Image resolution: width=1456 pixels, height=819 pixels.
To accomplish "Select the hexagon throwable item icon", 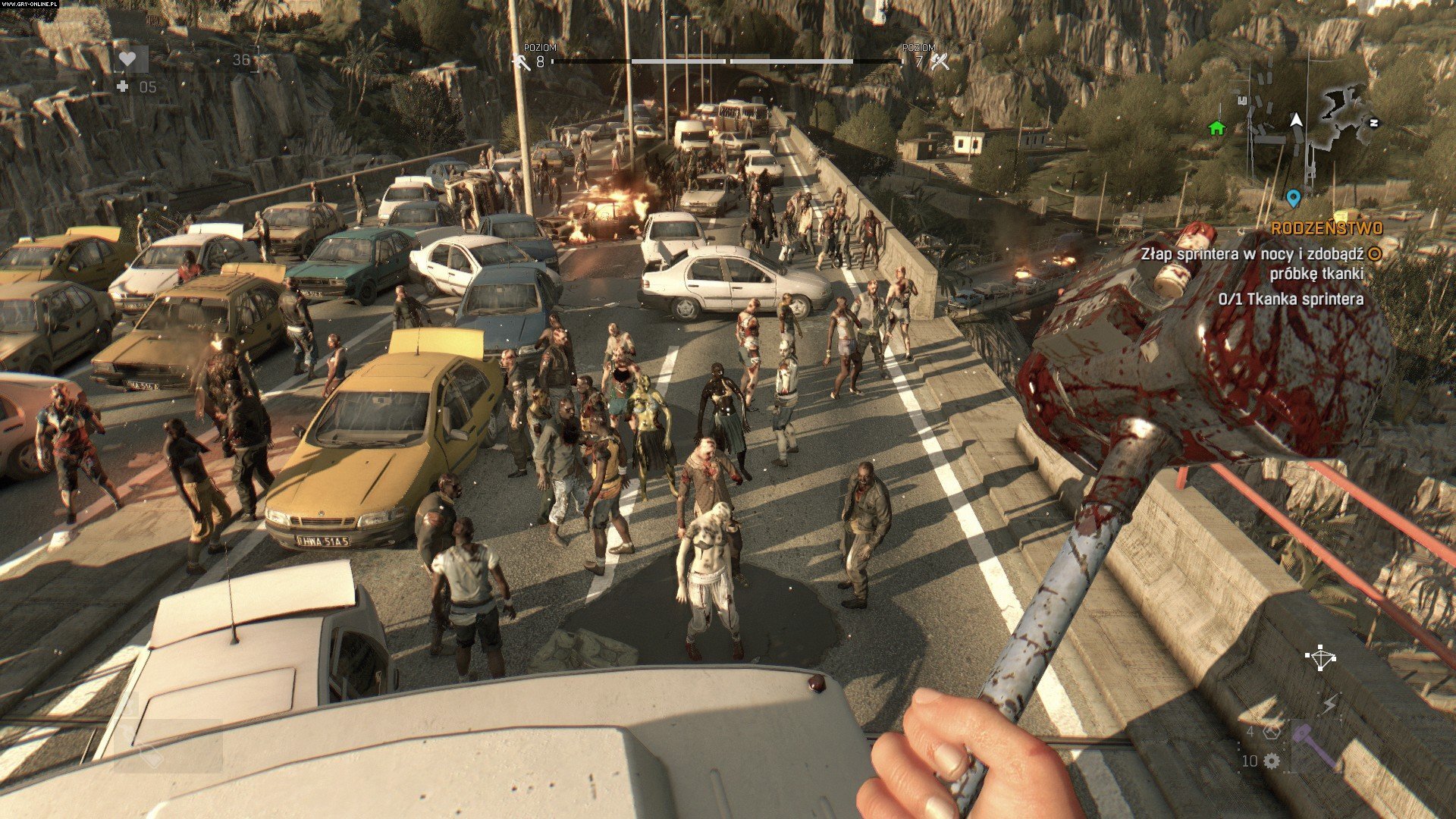I will tap(1272, 732).
